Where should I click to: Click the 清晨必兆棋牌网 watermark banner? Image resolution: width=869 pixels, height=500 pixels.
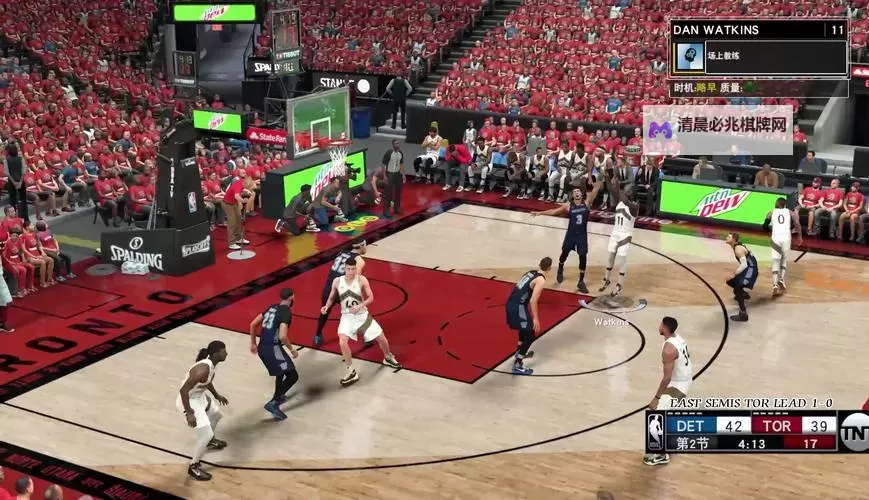[x=718, y=129]
